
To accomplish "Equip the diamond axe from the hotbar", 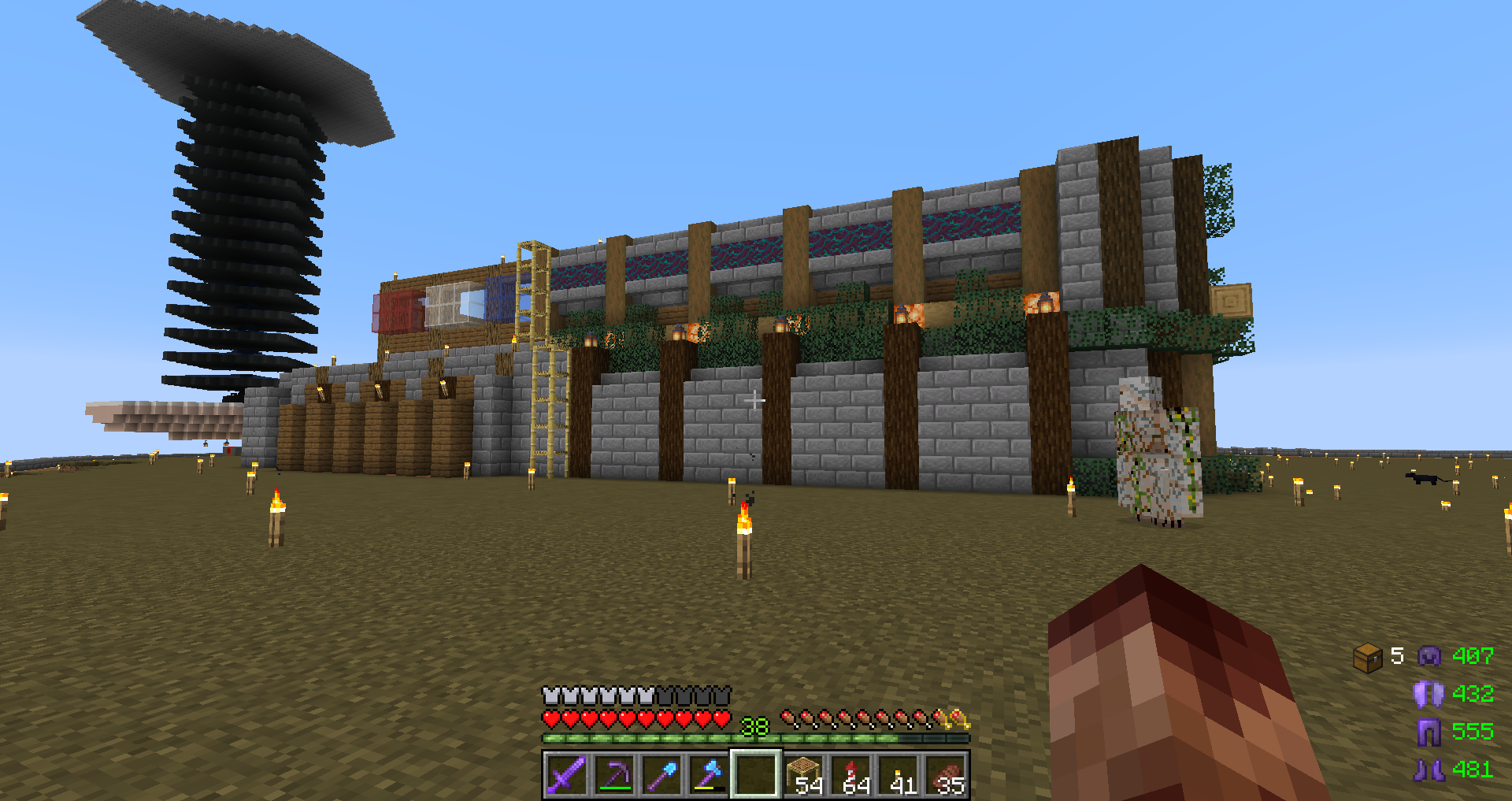I will tap(709, 775).
